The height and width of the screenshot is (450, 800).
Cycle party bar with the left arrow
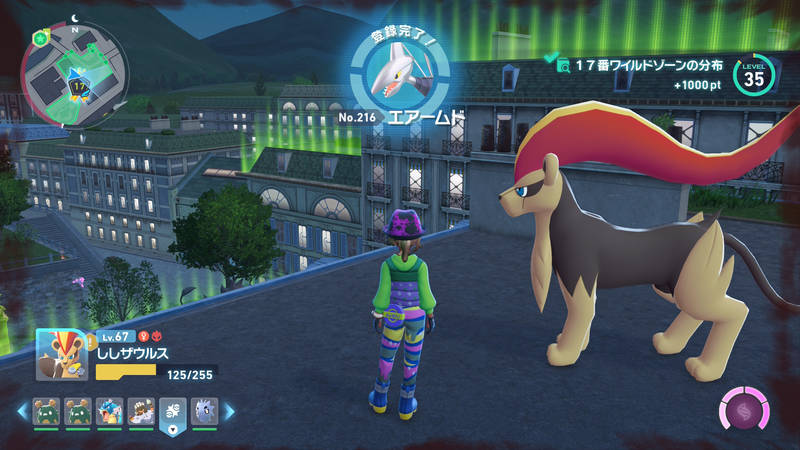[x=21, y=410]
